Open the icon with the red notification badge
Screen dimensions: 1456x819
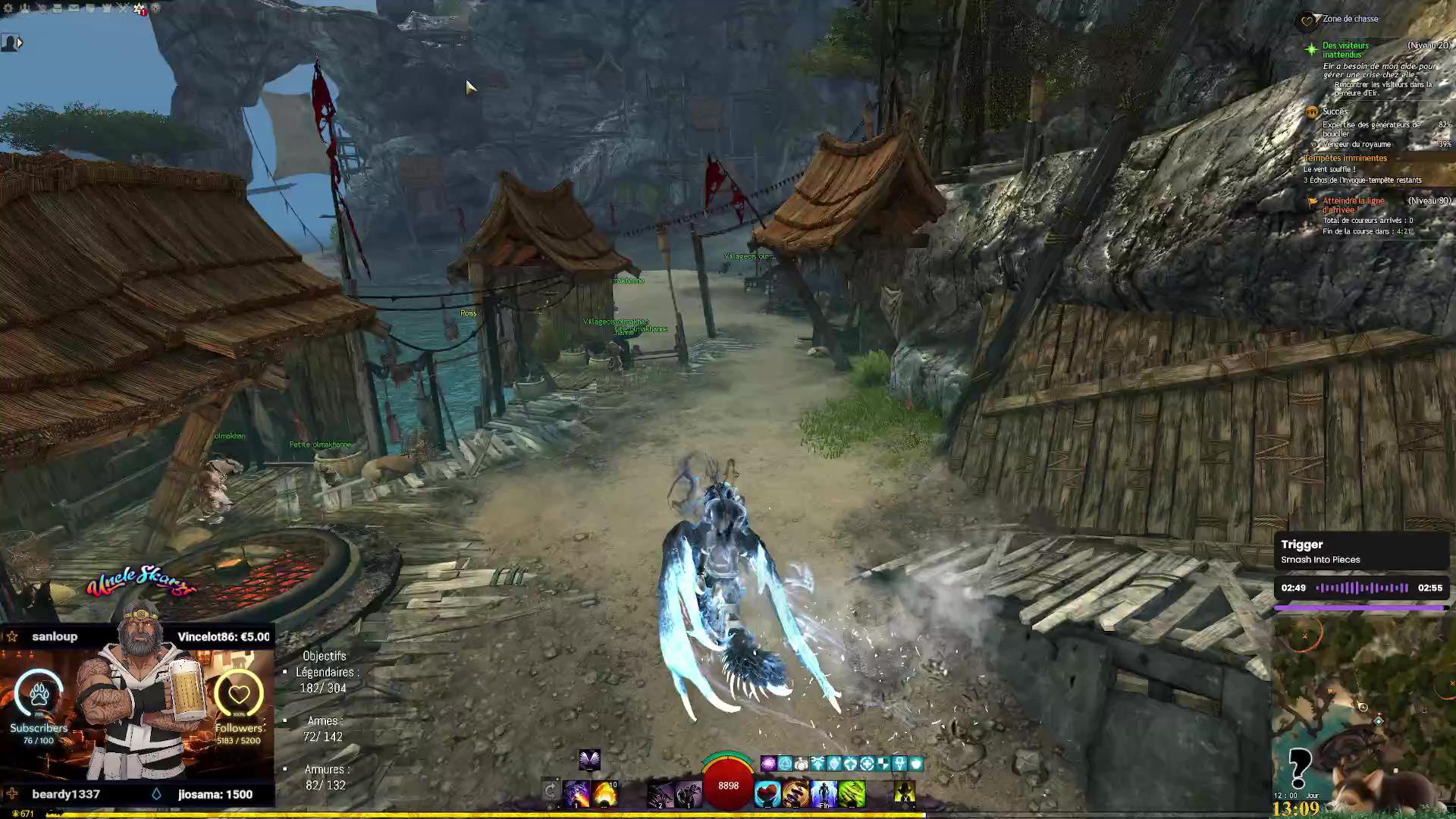(139, 8)
